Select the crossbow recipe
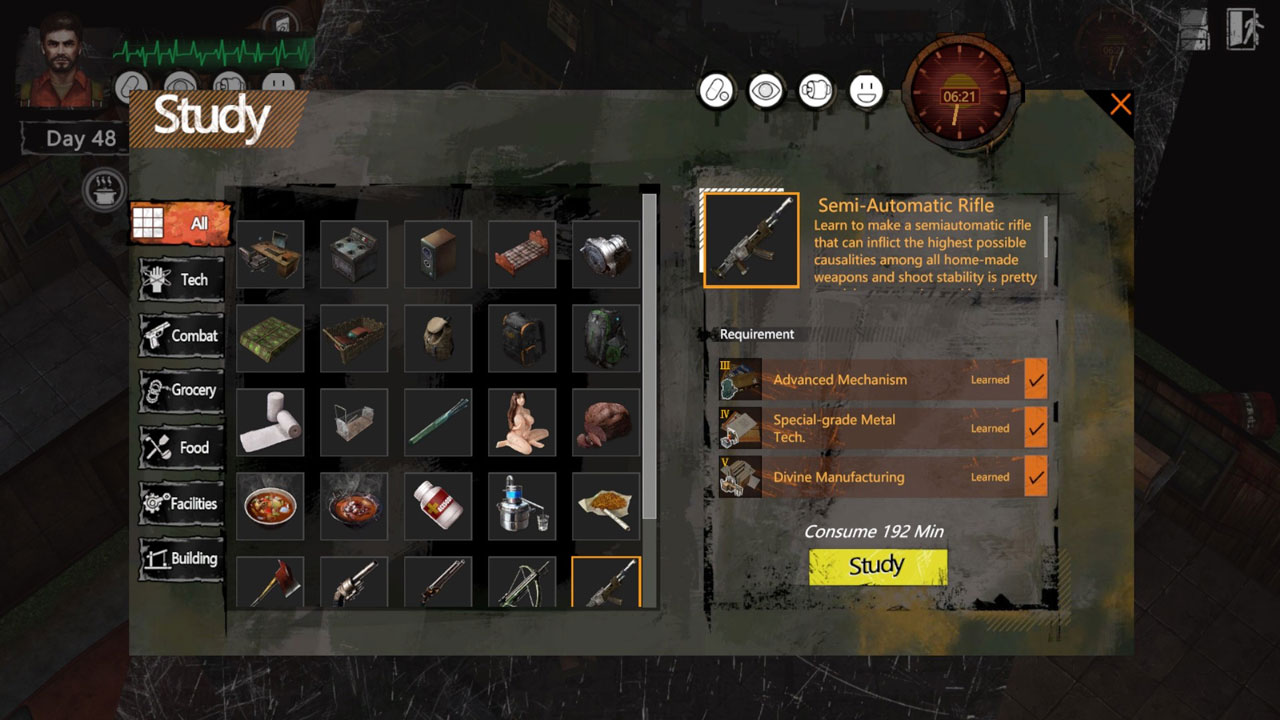1280x720 pixels. coord(522,582)
